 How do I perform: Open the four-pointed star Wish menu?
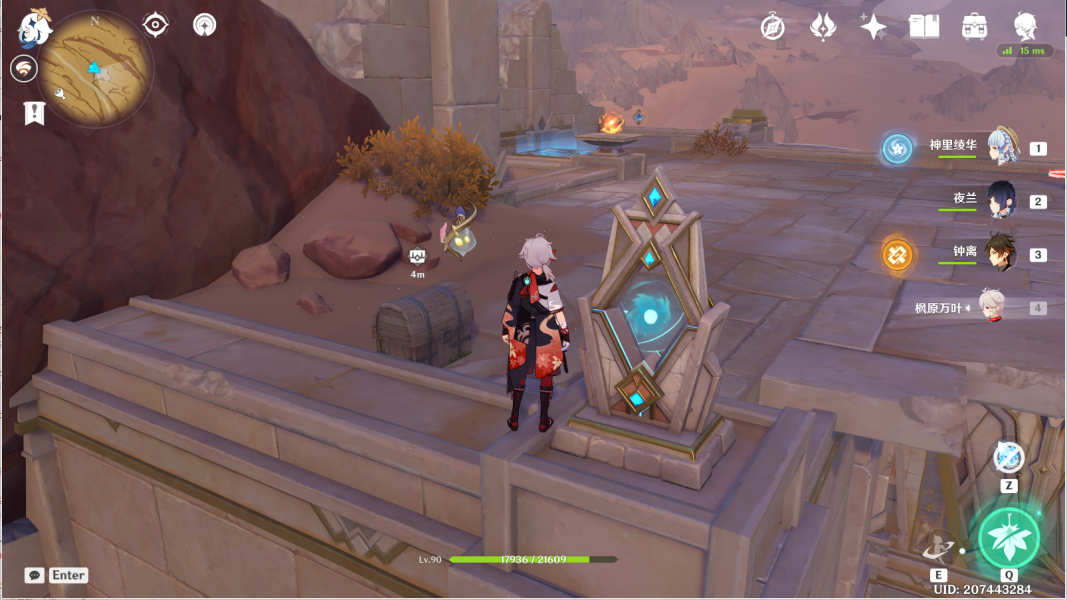pos(873,27)
